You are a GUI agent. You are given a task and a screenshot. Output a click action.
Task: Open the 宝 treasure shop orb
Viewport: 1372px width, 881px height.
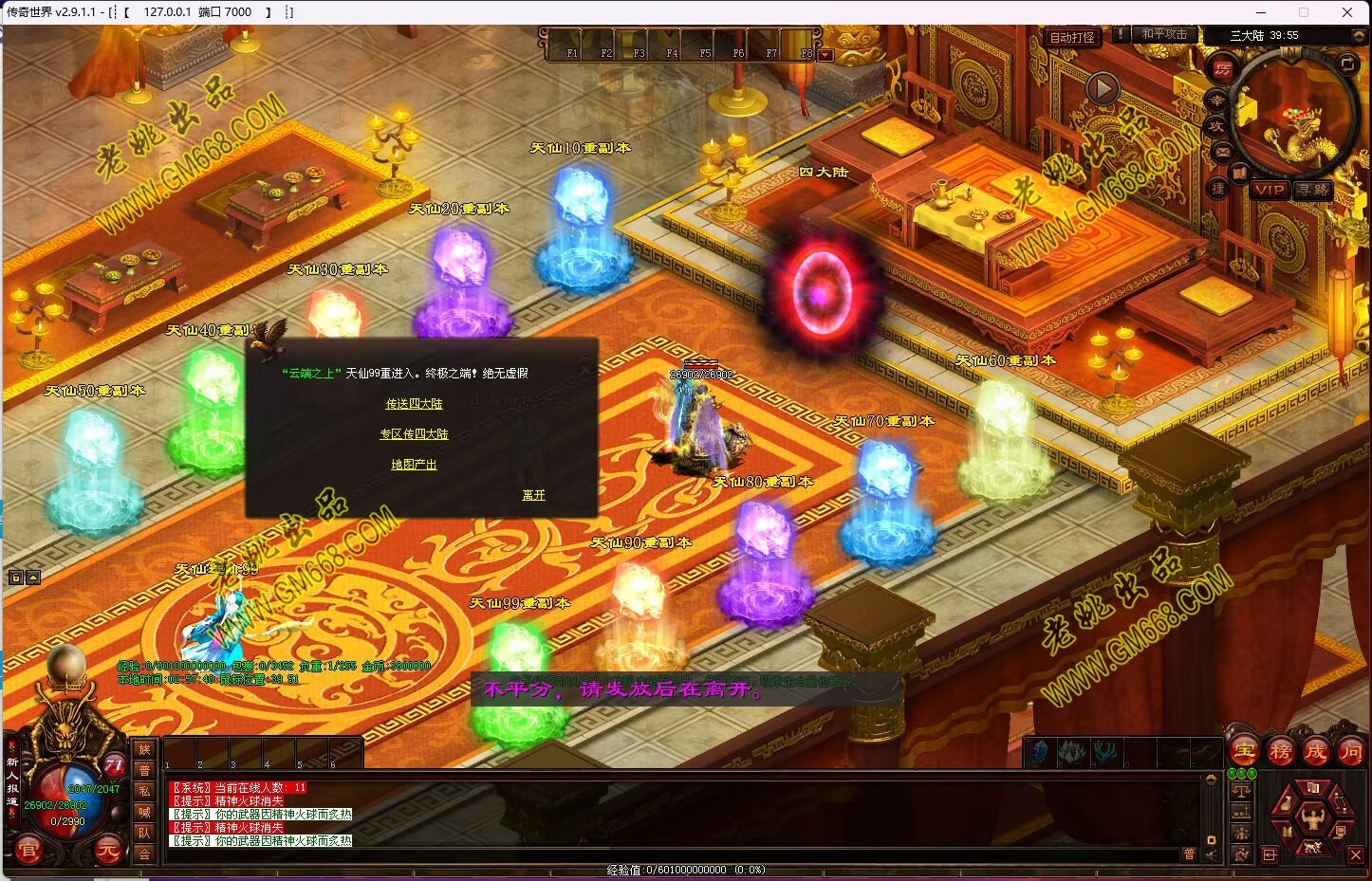(x=1245, y=752)
